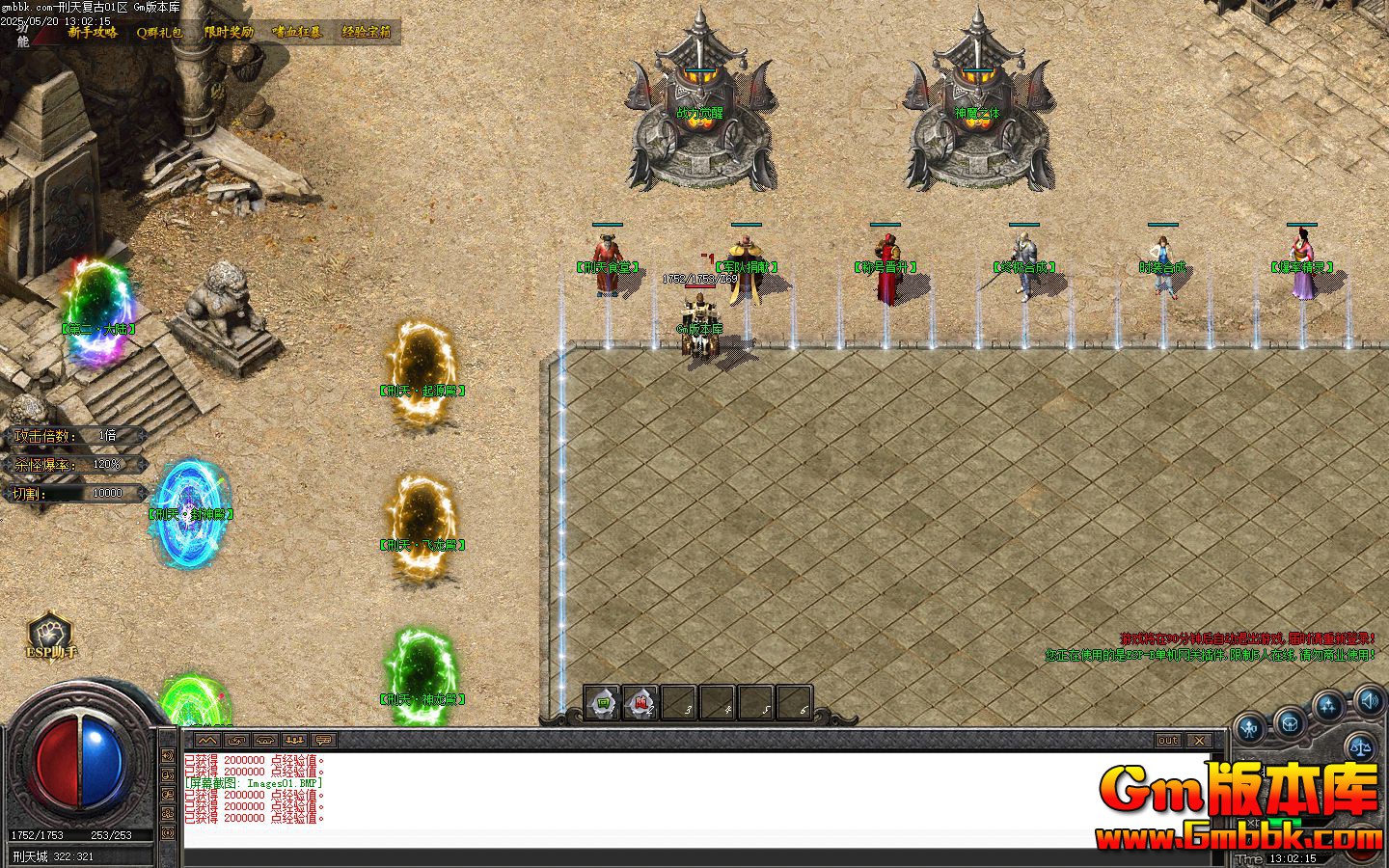Click the out button on chat panel
Screen dimensions: 1389x868
coord(1167,741)
